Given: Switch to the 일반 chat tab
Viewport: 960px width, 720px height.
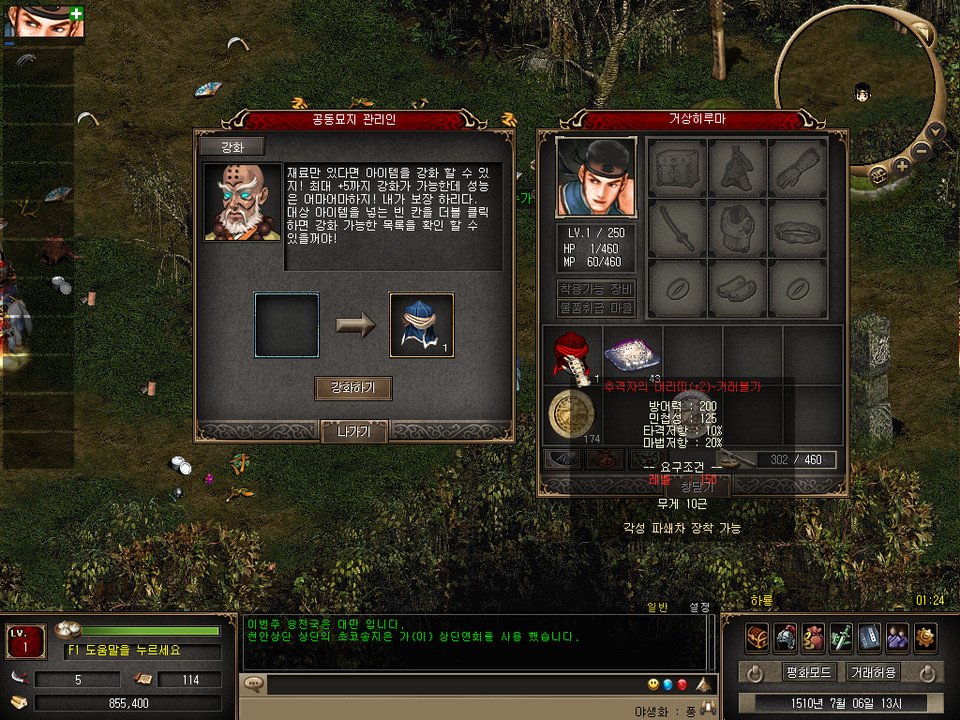Looking at the screenshot, I should point(657,607).
